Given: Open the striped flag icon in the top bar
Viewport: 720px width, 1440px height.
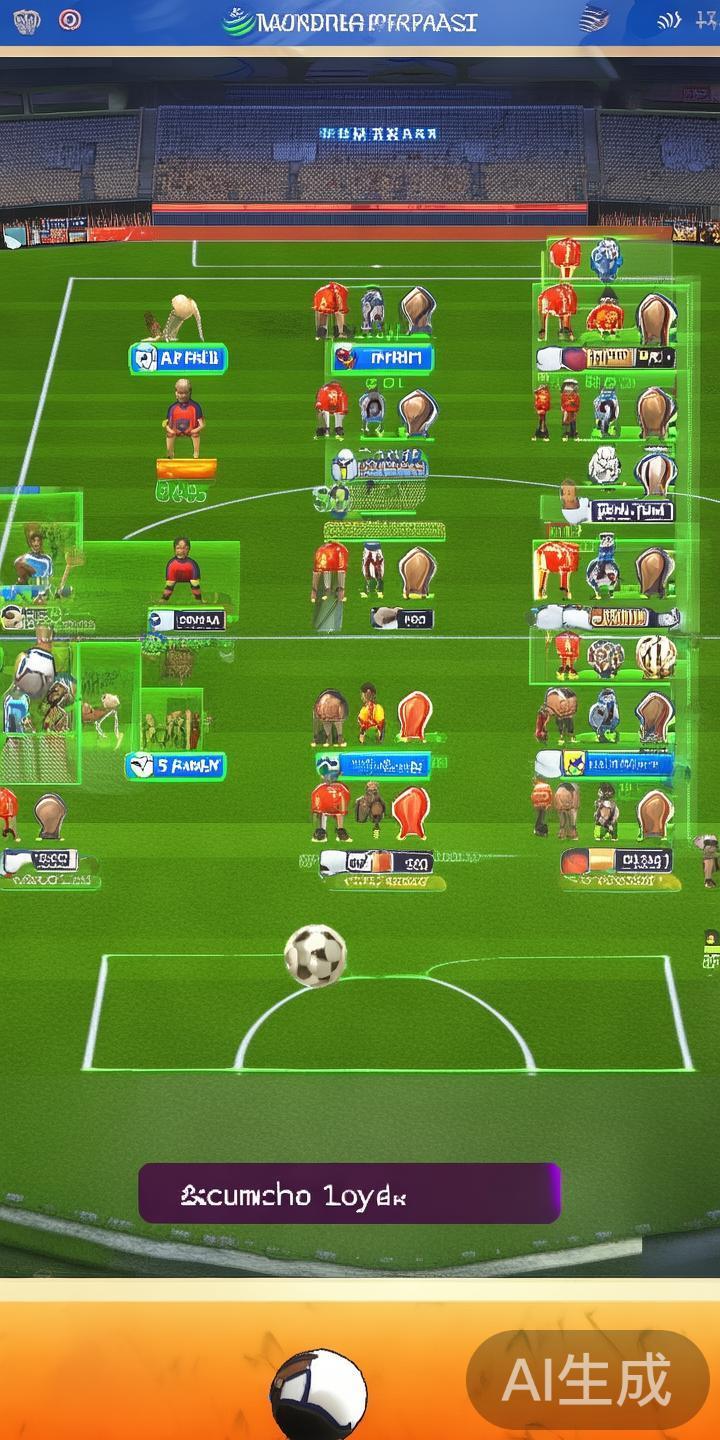Looking at the screenshot, I should click(594, 19).
